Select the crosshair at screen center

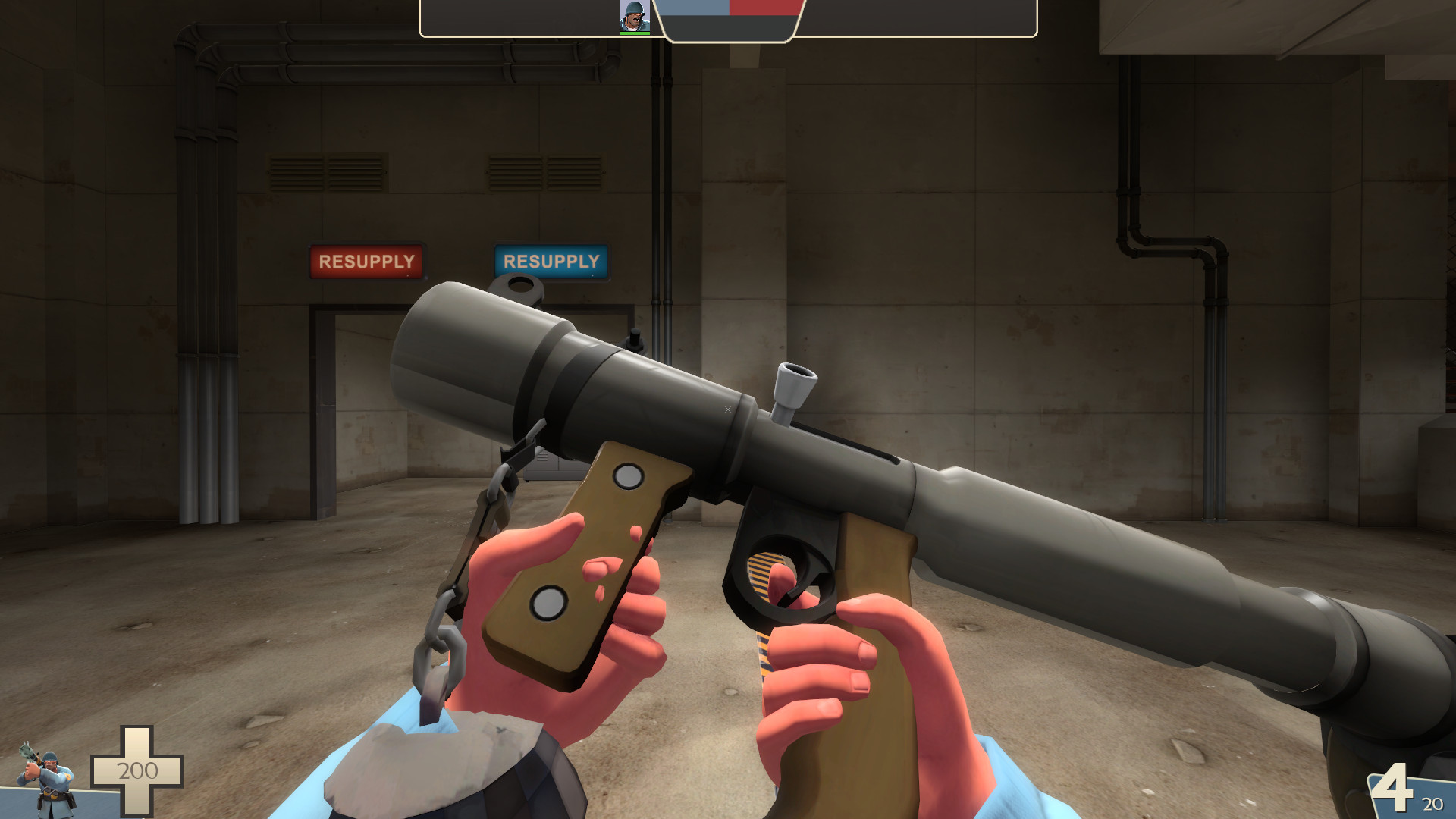(728, 409)
